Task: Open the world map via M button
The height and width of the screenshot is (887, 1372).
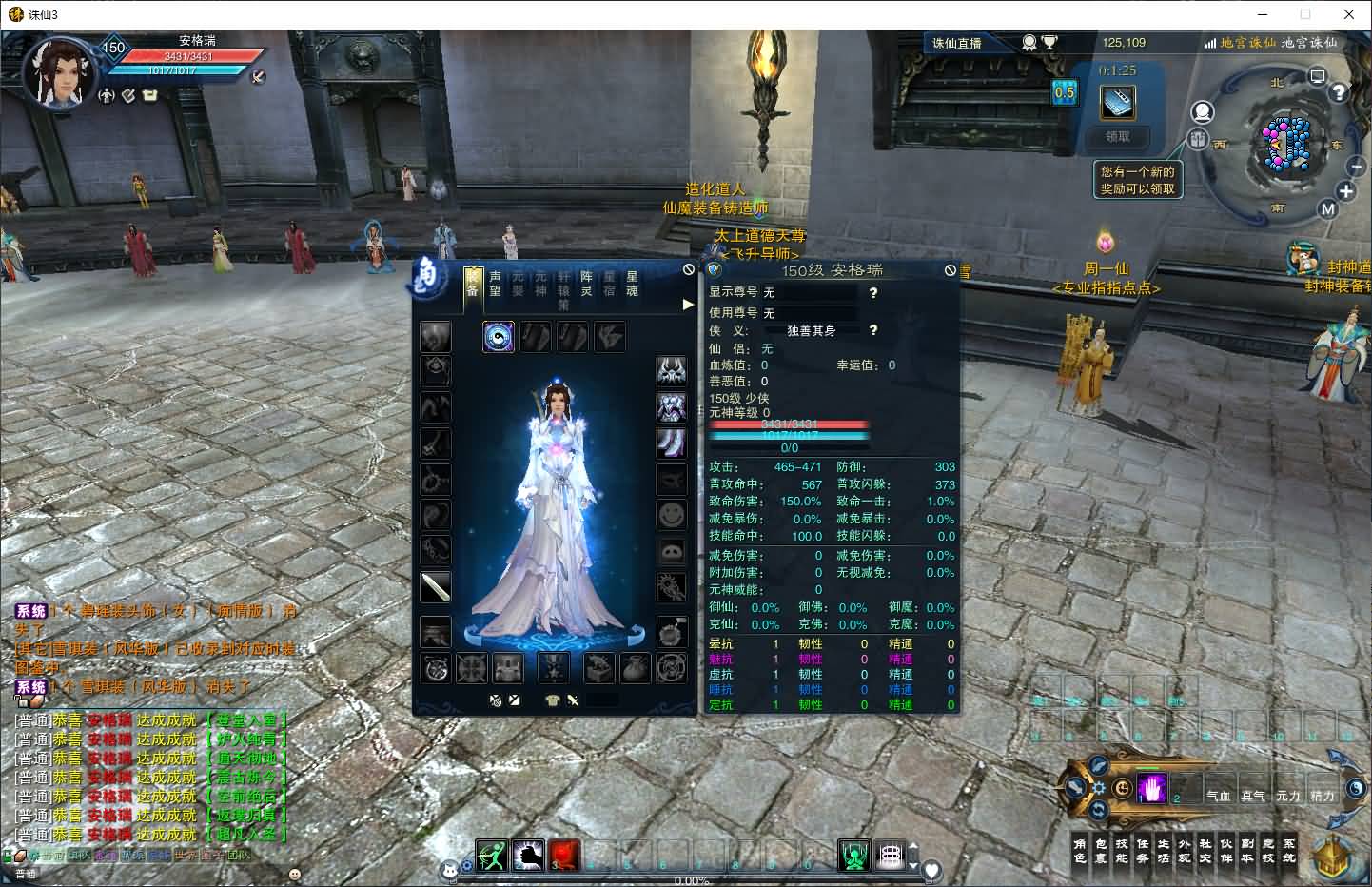Action: pos(1328,209)
